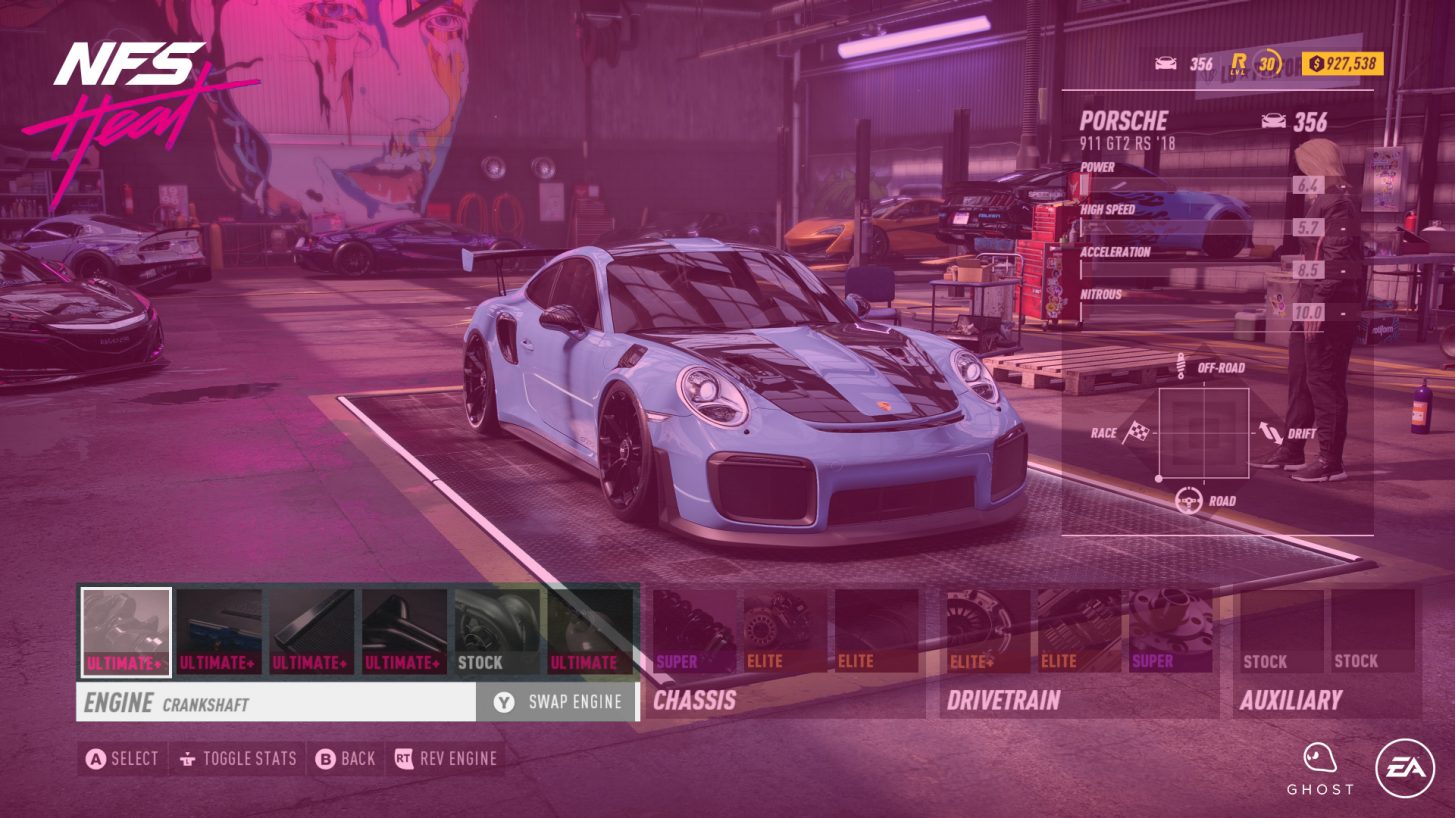Toggle stats display with the stats button

point(237,758)
